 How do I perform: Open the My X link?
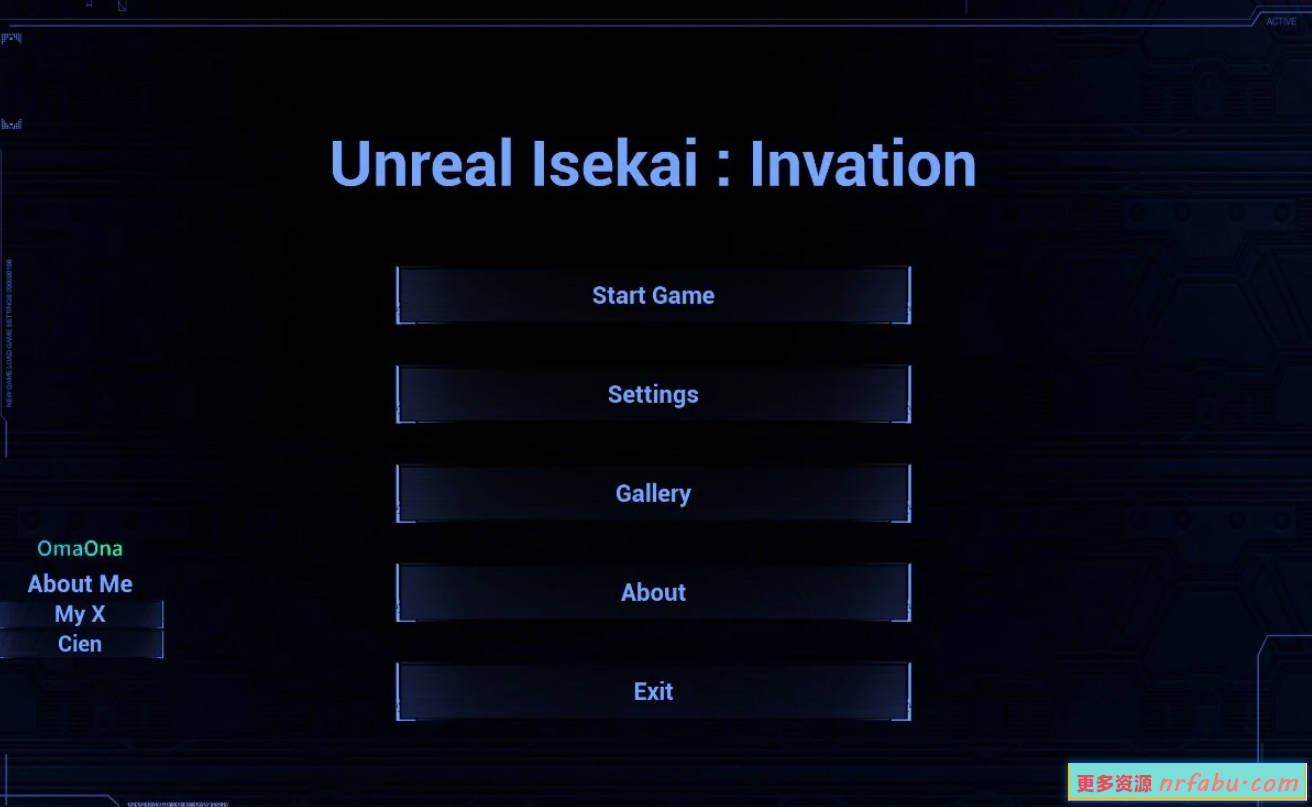80,614
